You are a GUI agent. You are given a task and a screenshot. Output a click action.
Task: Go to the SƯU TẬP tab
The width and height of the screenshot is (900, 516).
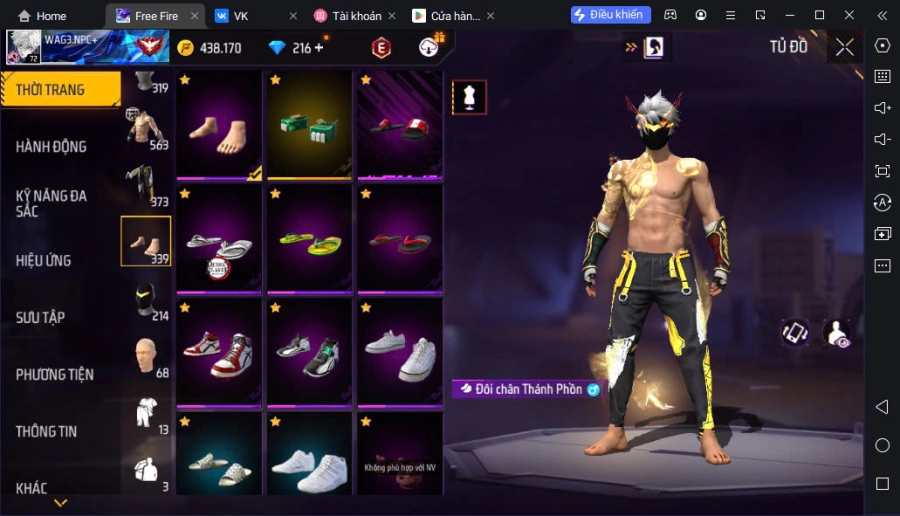tap(40, 317)
